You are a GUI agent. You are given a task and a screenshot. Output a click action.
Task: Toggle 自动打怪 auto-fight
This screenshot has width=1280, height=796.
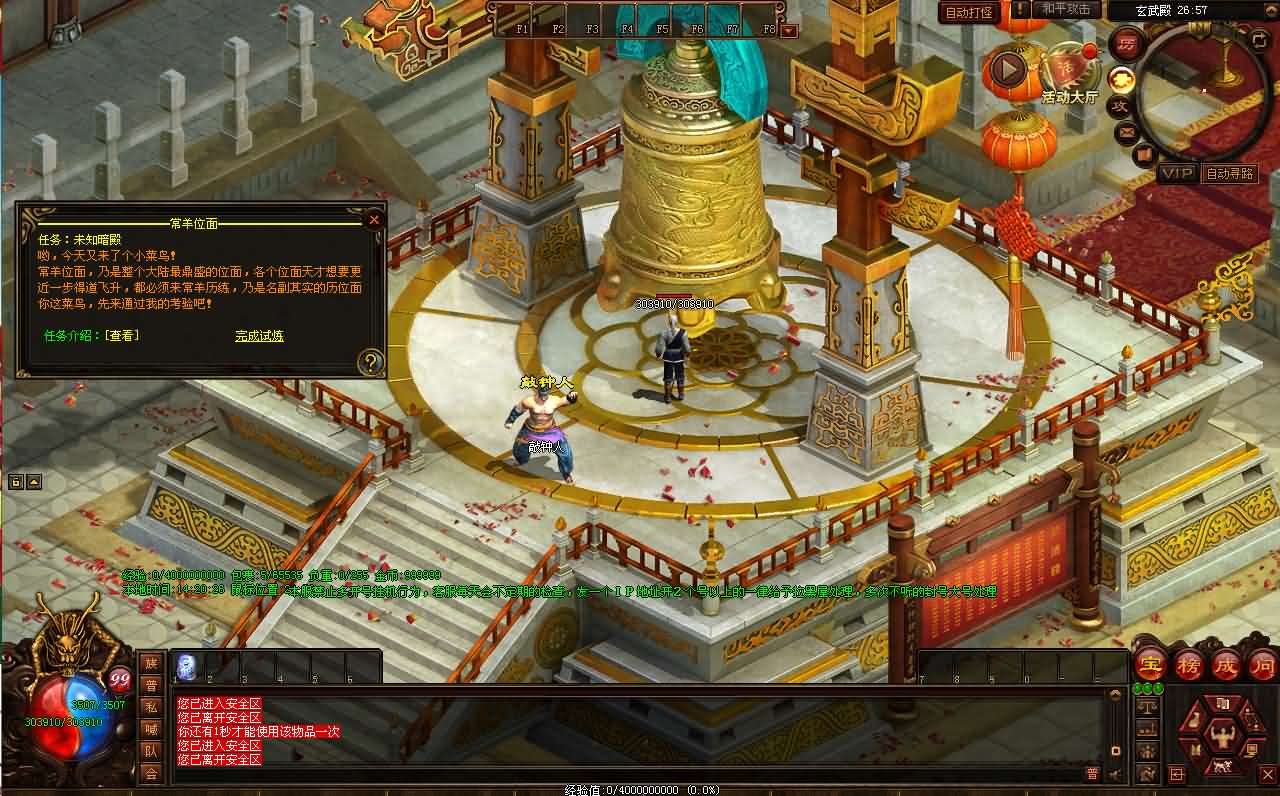click(x=969, y=12)
